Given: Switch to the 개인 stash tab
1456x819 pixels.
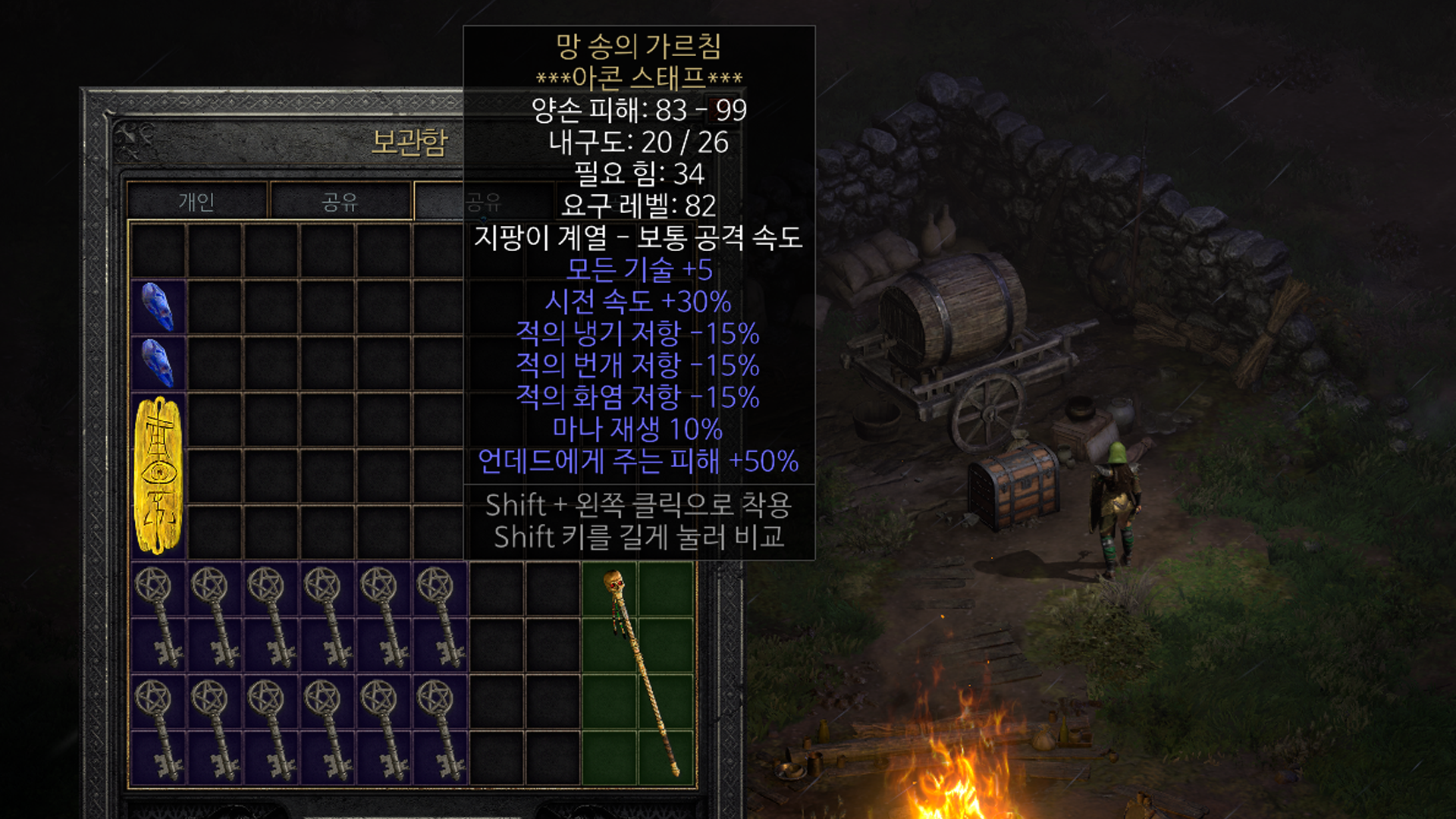Looking at the screenshot, I should point(196,202).
